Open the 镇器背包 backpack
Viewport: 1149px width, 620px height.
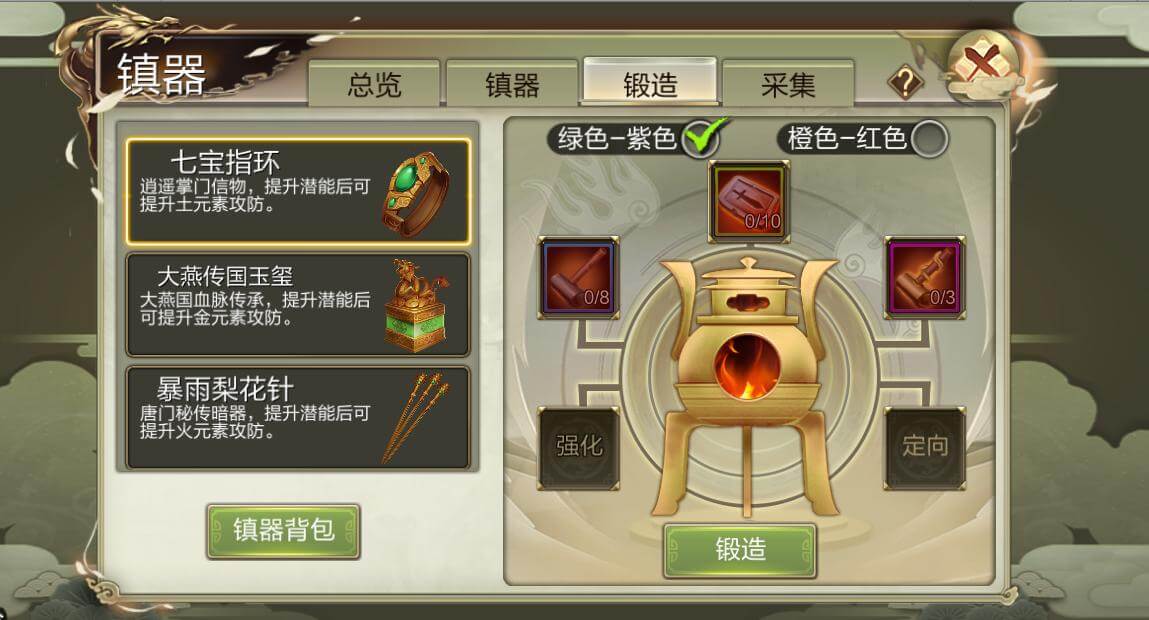point(283,530)
